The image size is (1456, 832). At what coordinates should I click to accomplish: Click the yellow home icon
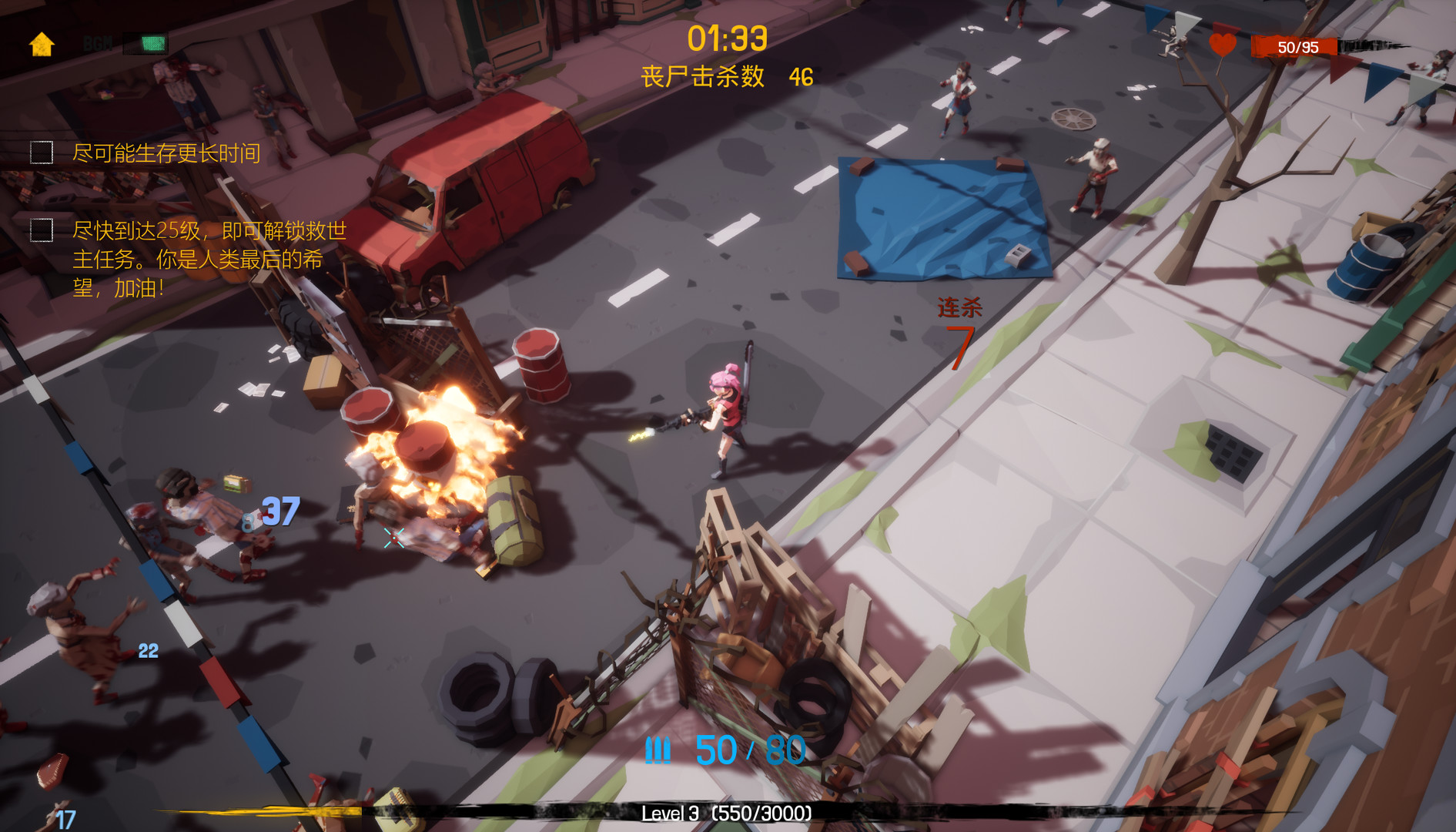coord(40,44)
